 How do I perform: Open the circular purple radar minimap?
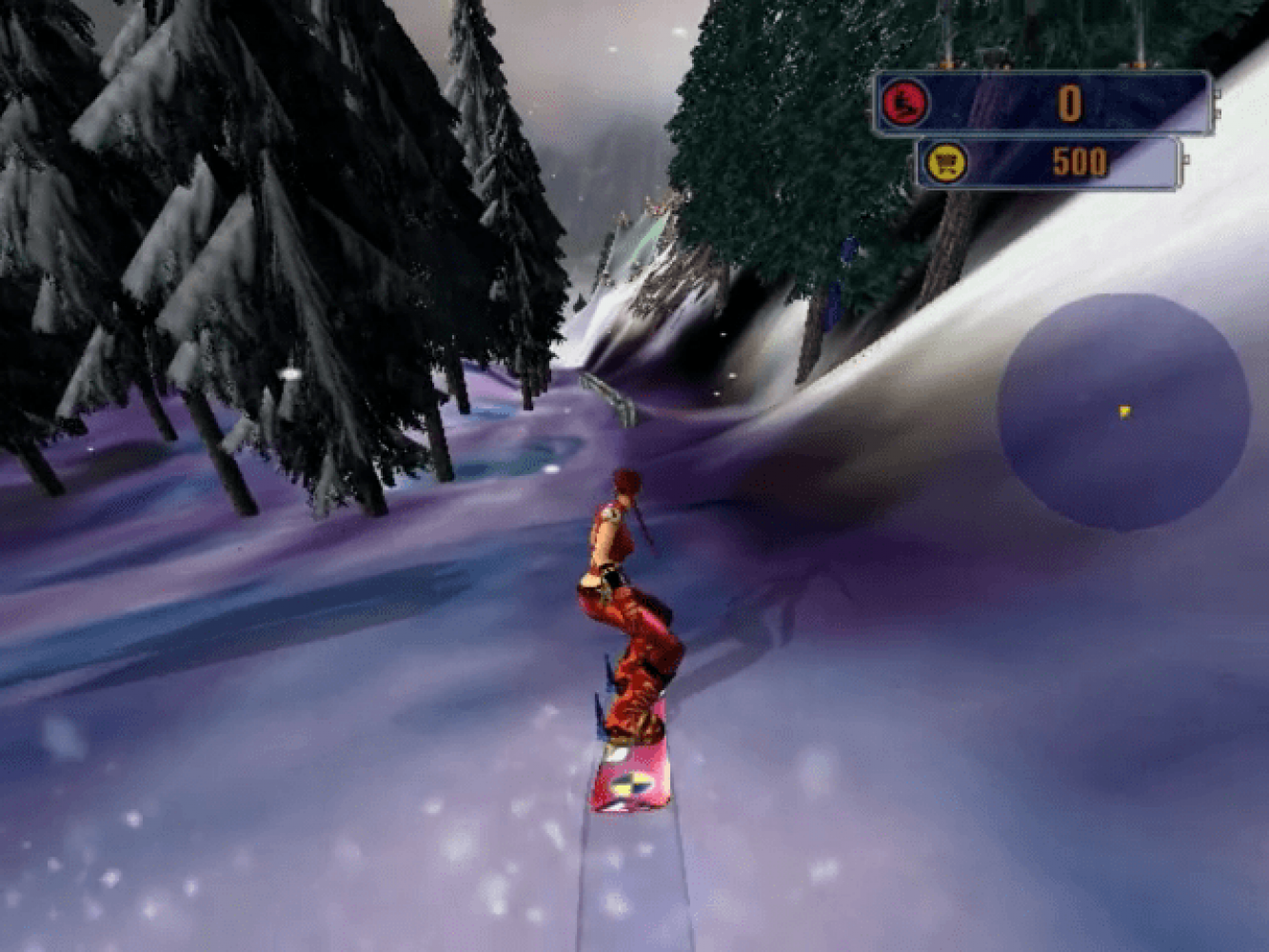point(1123,411)
